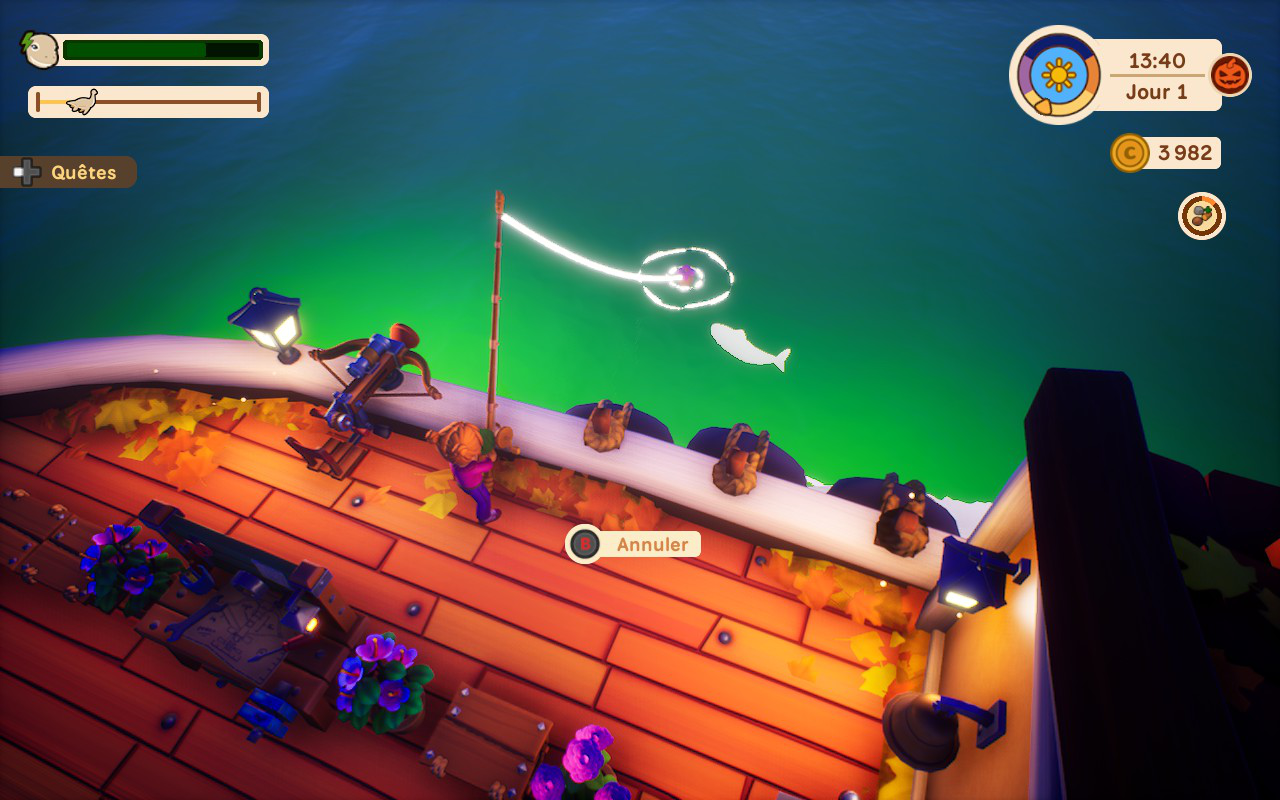Click the gold coin currency icon

click(1129, 153)
